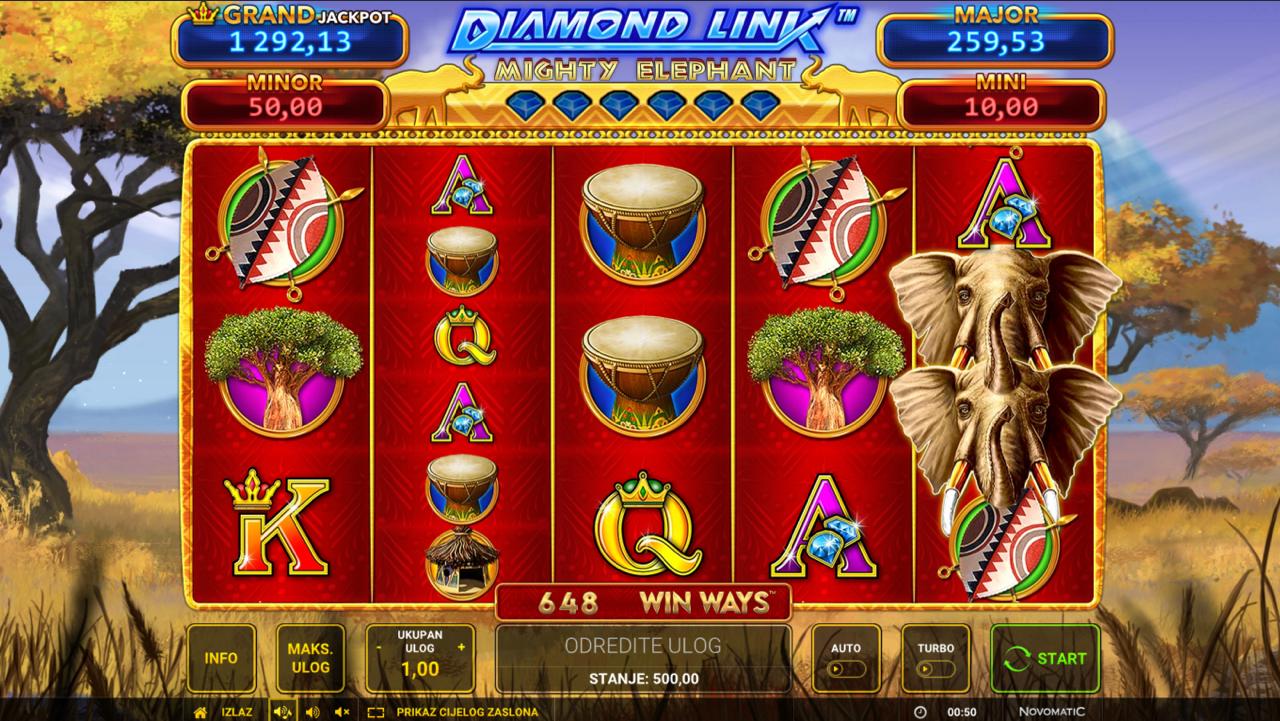
Task: Mute the game sound
Action: (x=342, y=712)
